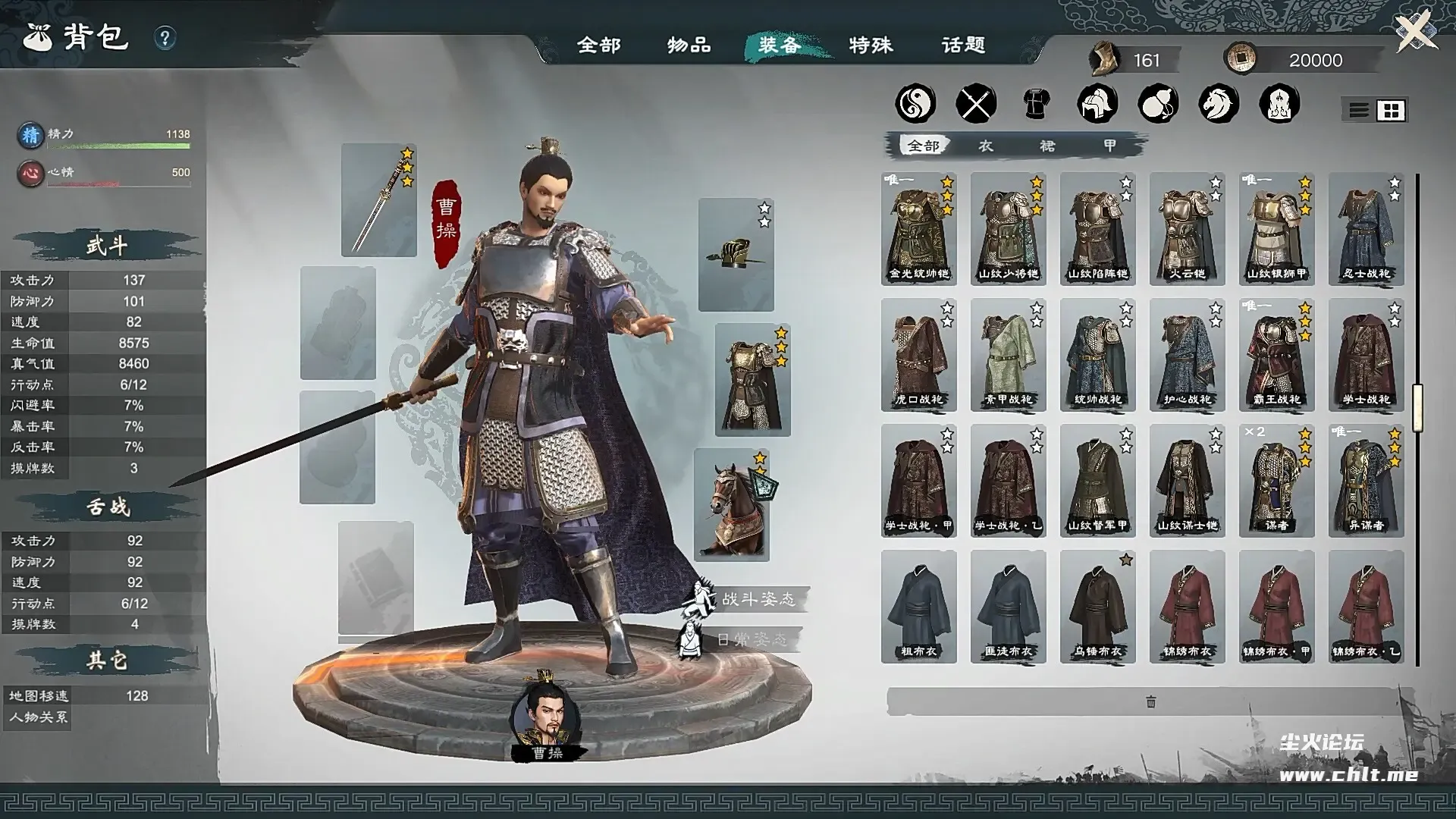The width and height of the screenshot is (1456, 819).
Task: Open the backpack help question mark
Action: coord(165,38)
